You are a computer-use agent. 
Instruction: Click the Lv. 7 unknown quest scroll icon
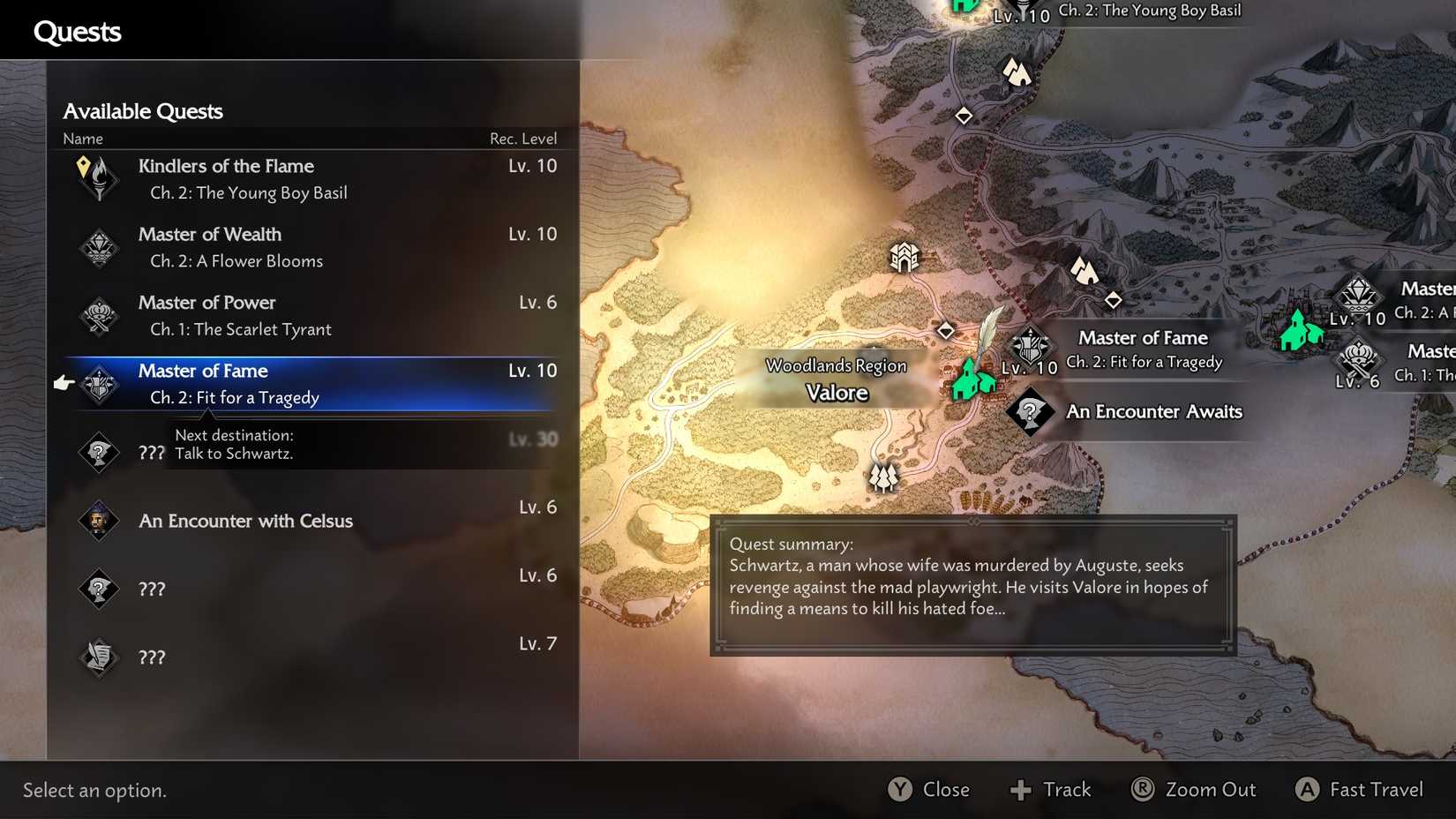point(99,657)
